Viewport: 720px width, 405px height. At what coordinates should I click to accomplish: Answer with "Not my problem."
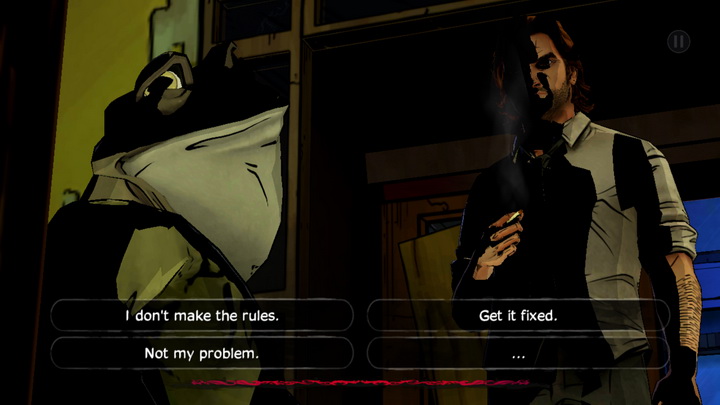coord(201,353)
